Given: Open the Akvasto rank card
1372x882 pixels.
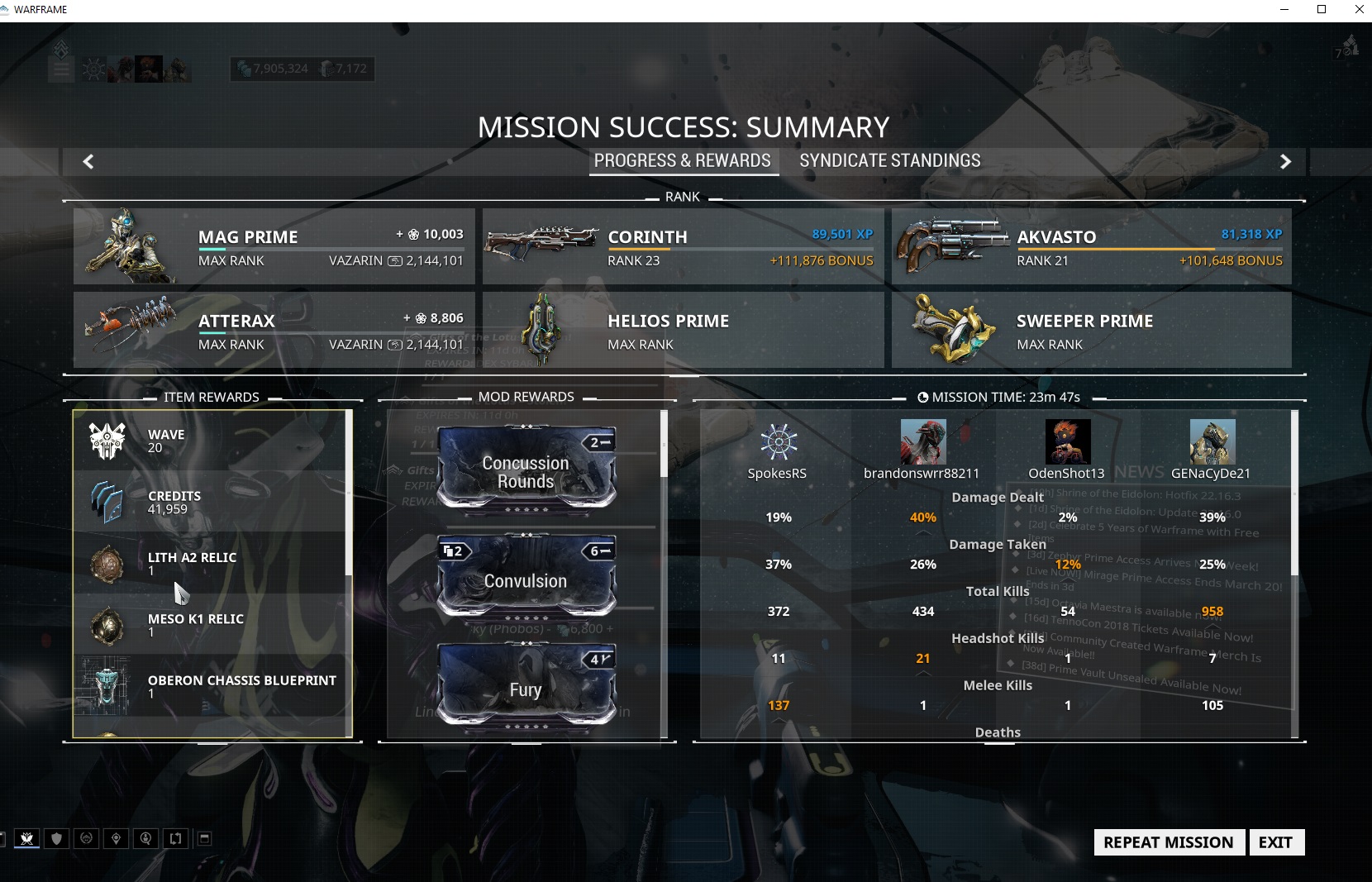Looking at the screenshot, I should (1091, 246).
